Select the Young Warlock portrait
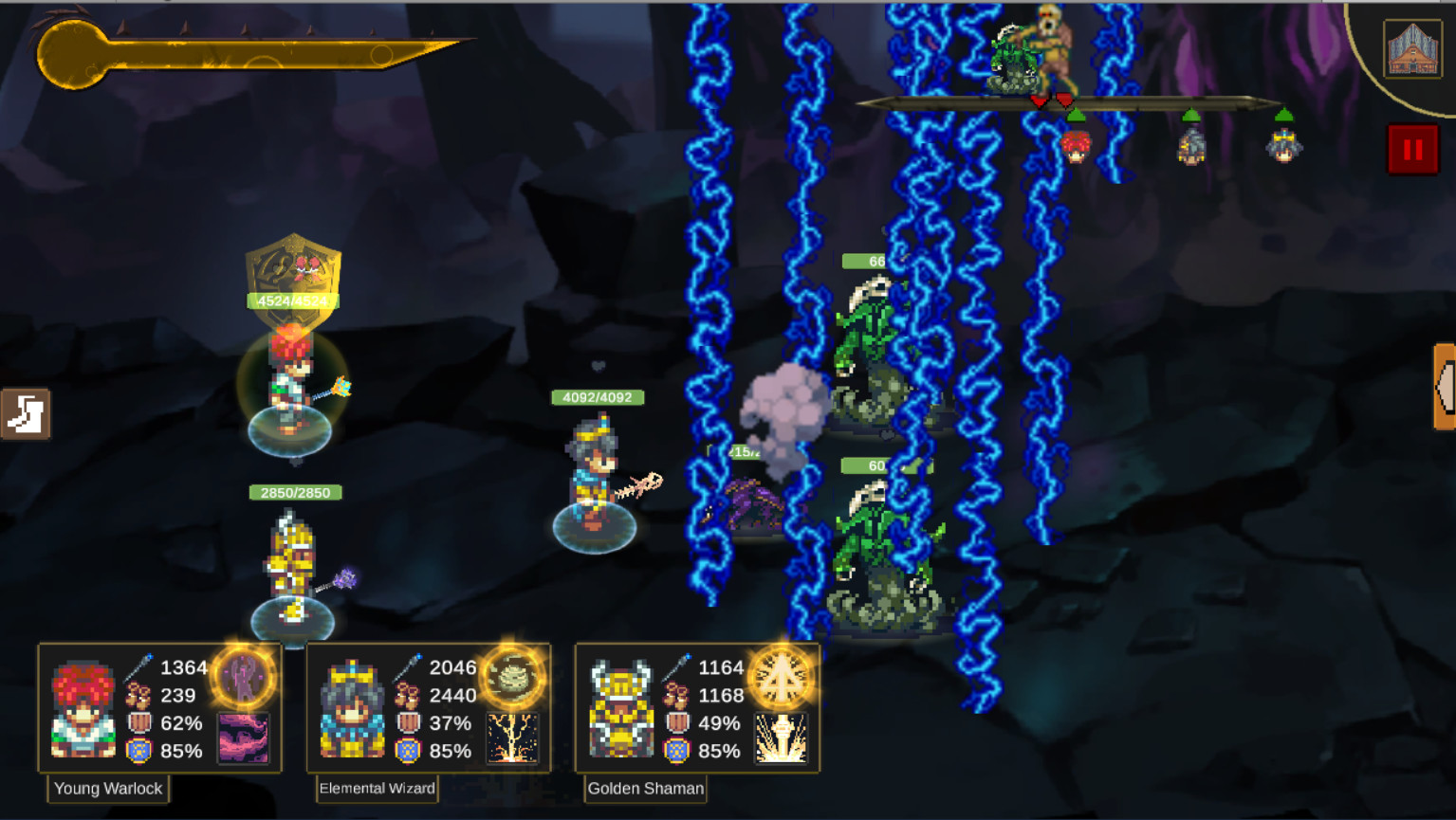 pyautogui.click(x=83, y=708)
